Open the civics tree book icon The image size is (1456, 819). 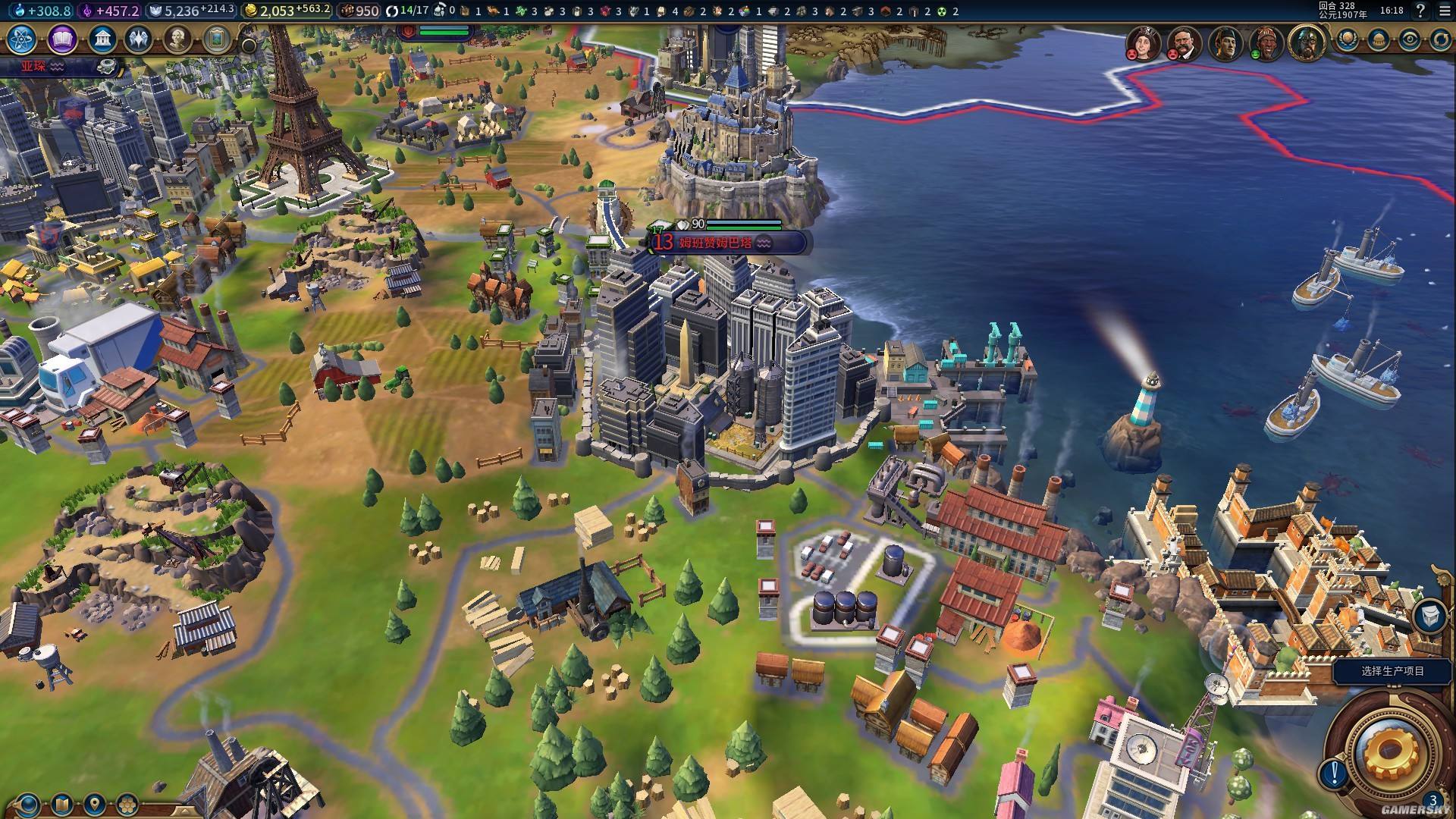click(x=62, y=39)
